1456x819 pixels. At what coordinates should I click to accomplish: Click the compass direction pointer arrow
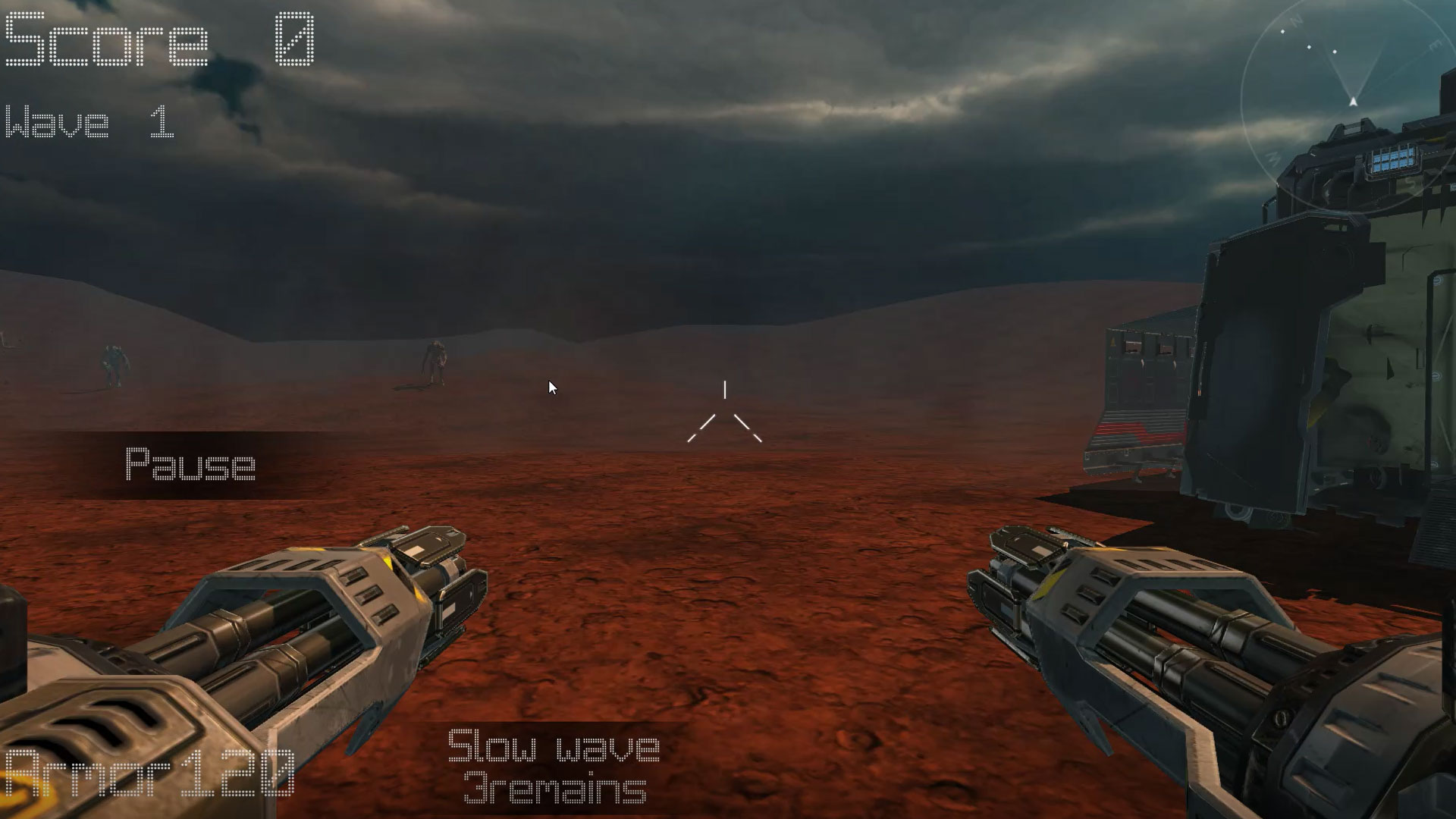(1353, 101)
